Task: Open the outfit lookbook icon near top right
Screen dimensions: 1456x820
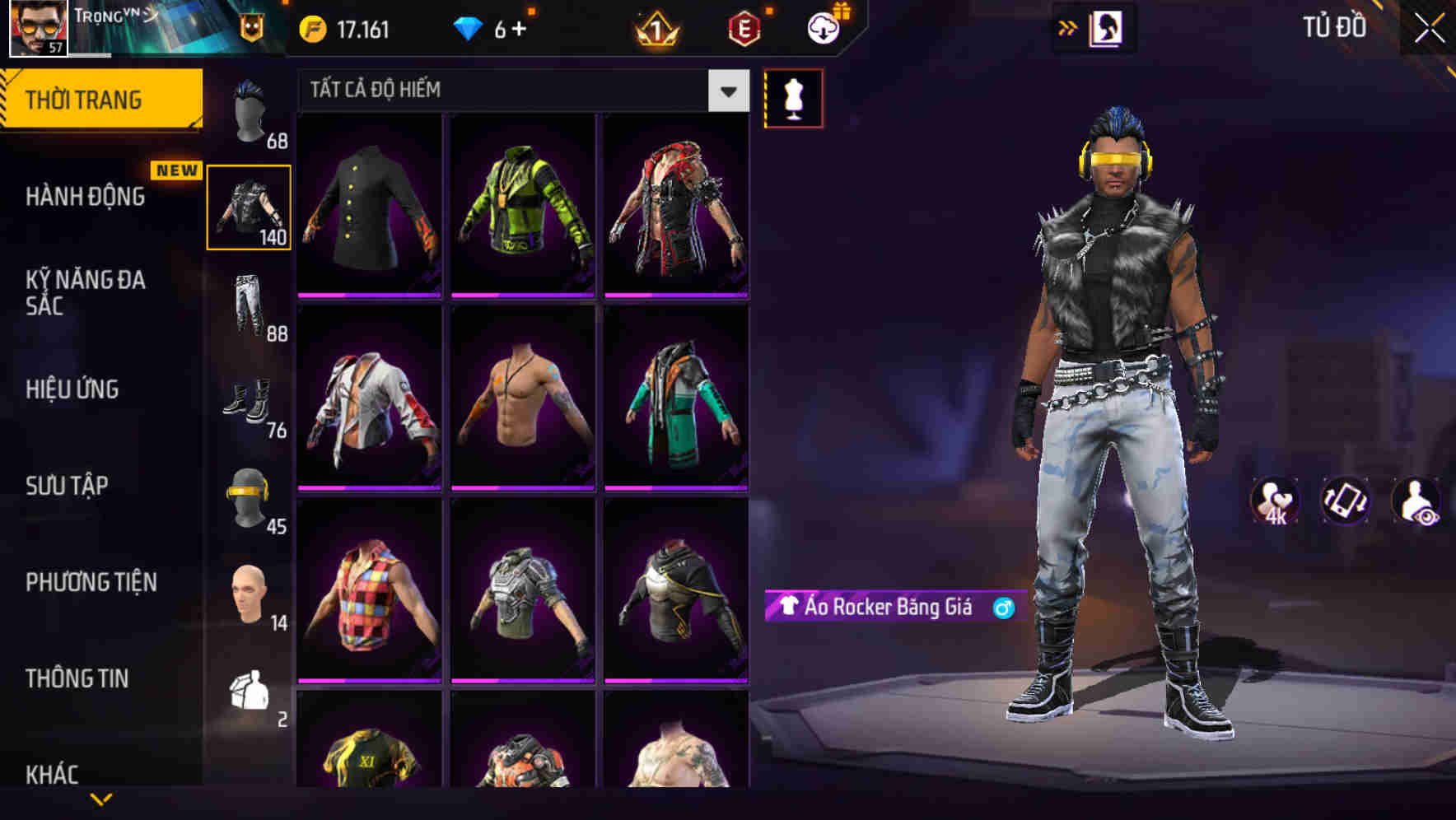Action: (x=1108, y=28)
